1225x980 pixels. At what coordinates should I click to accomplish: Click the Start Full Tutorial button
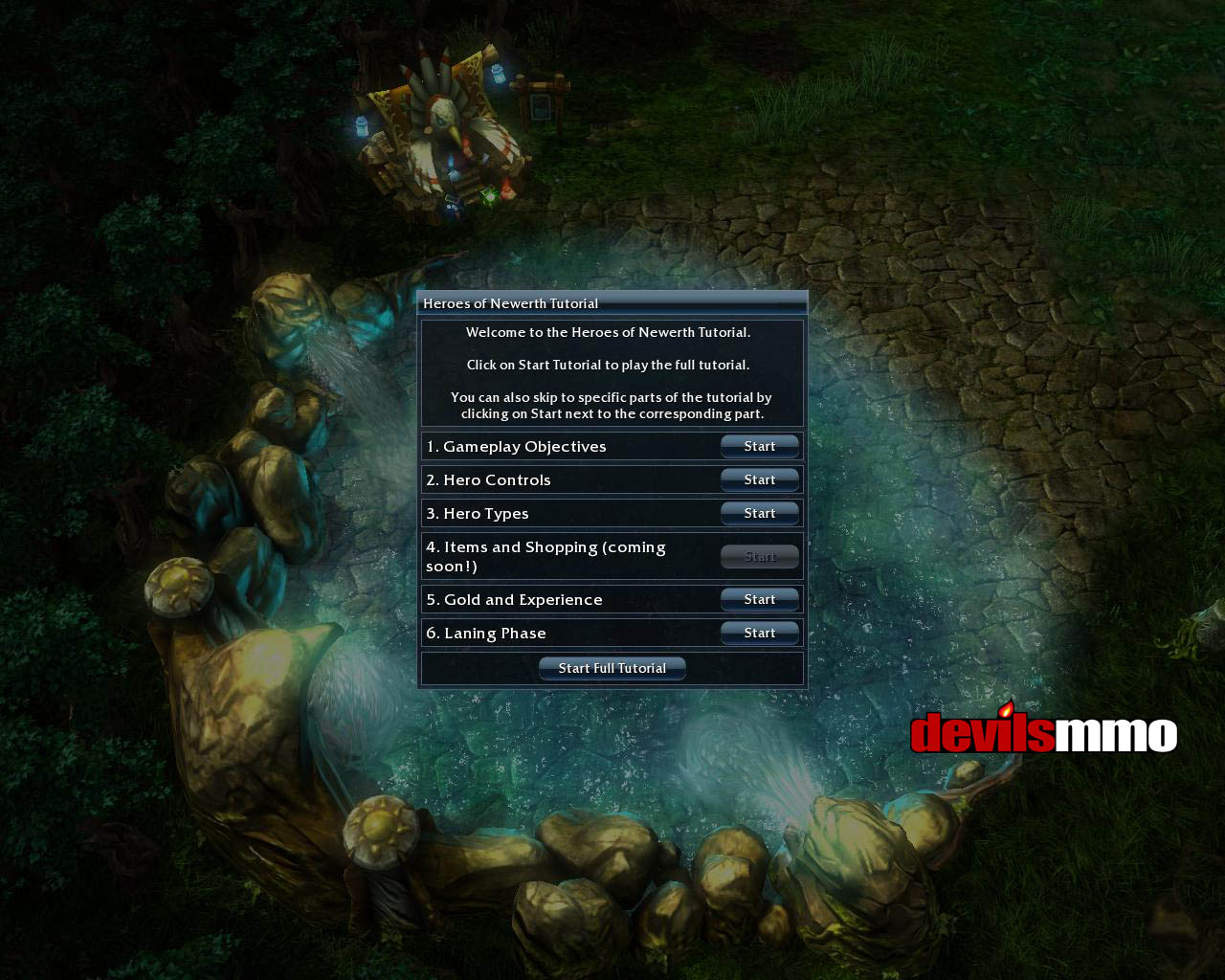(x=612, y=668)
